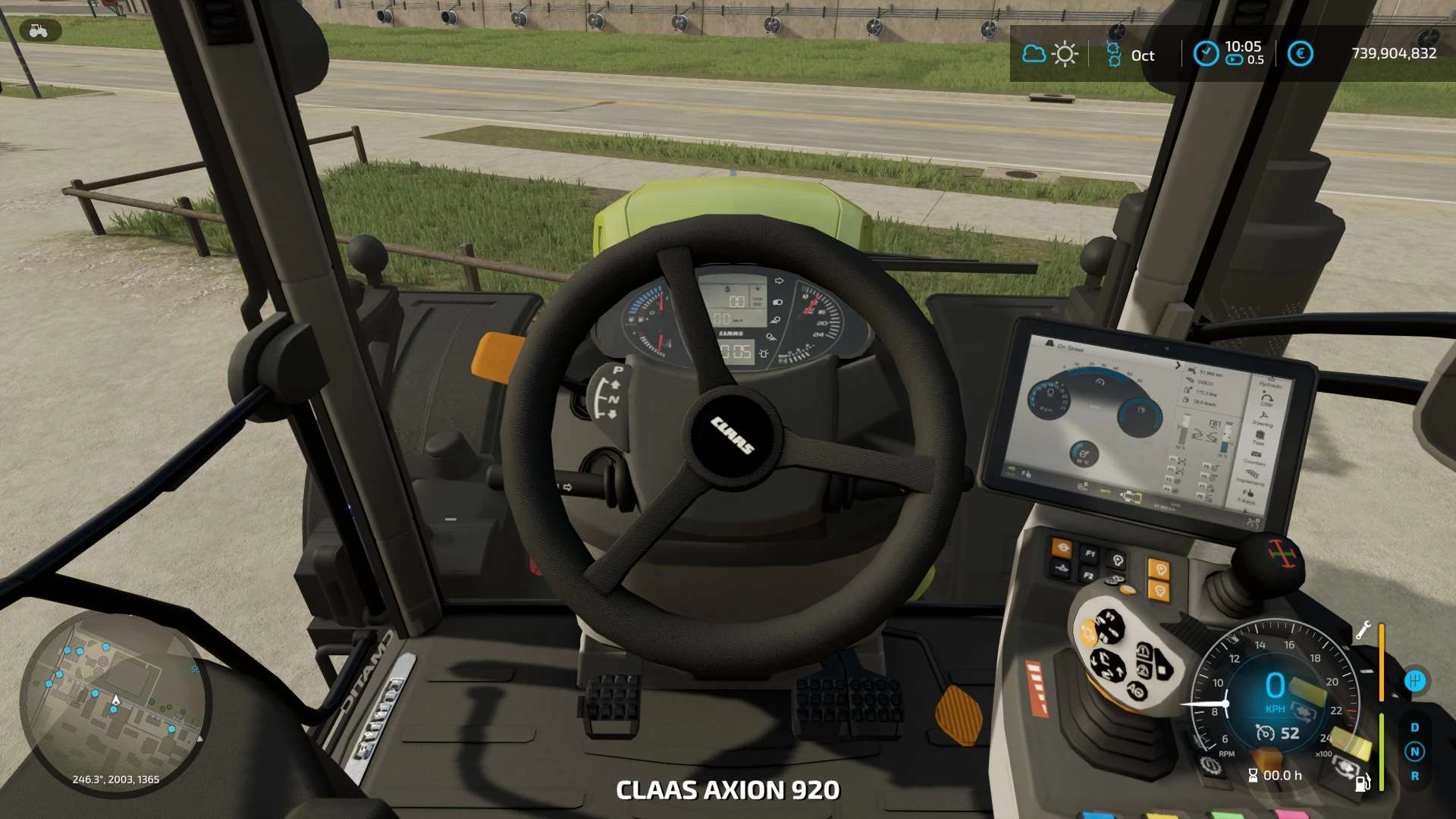Click the cruise control speed icon
1456x819 pixels.
click(1265, 733)
